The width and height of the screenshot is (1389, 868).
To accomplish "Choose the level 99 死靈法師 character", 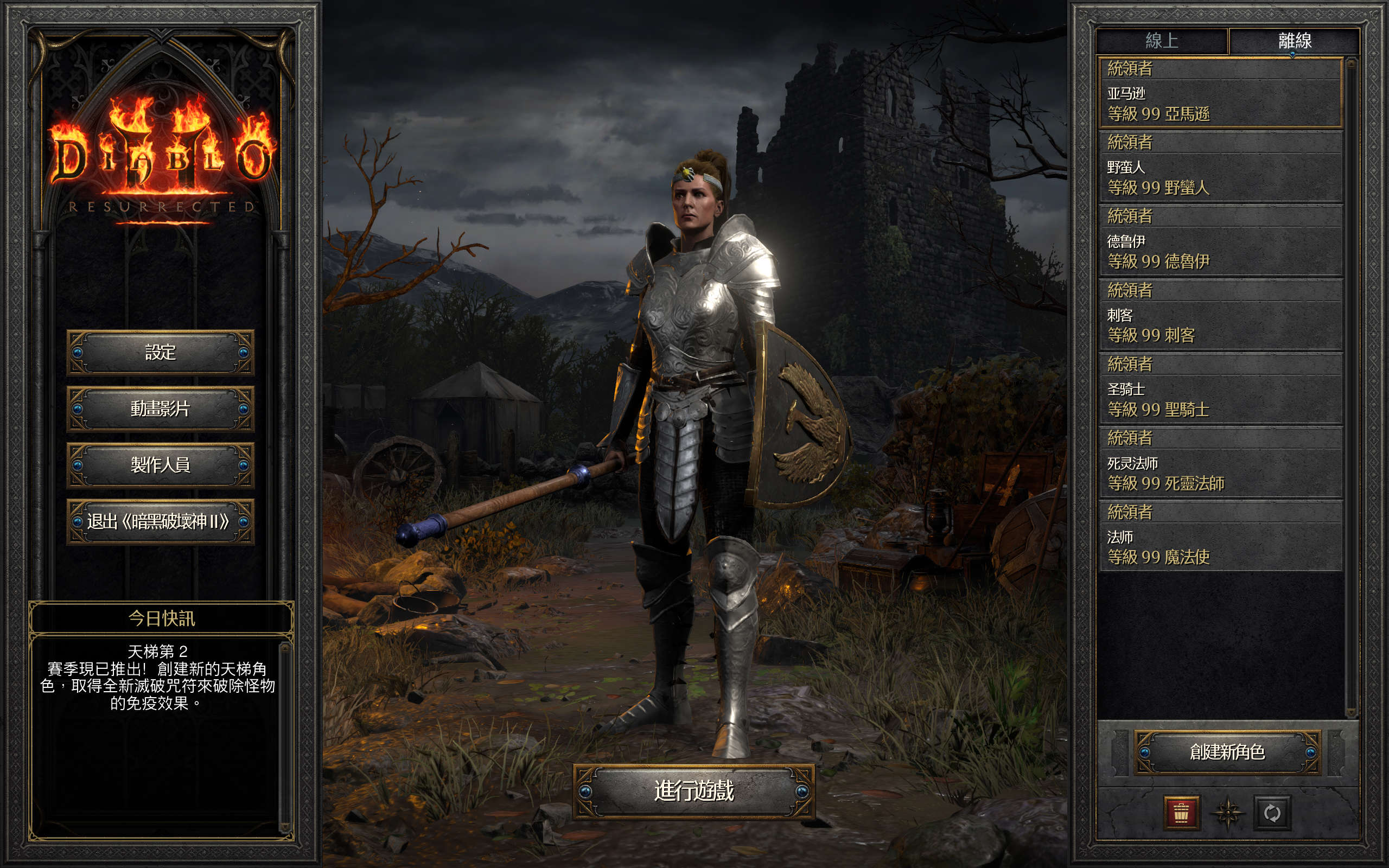I will click(x=1220, y=463).
